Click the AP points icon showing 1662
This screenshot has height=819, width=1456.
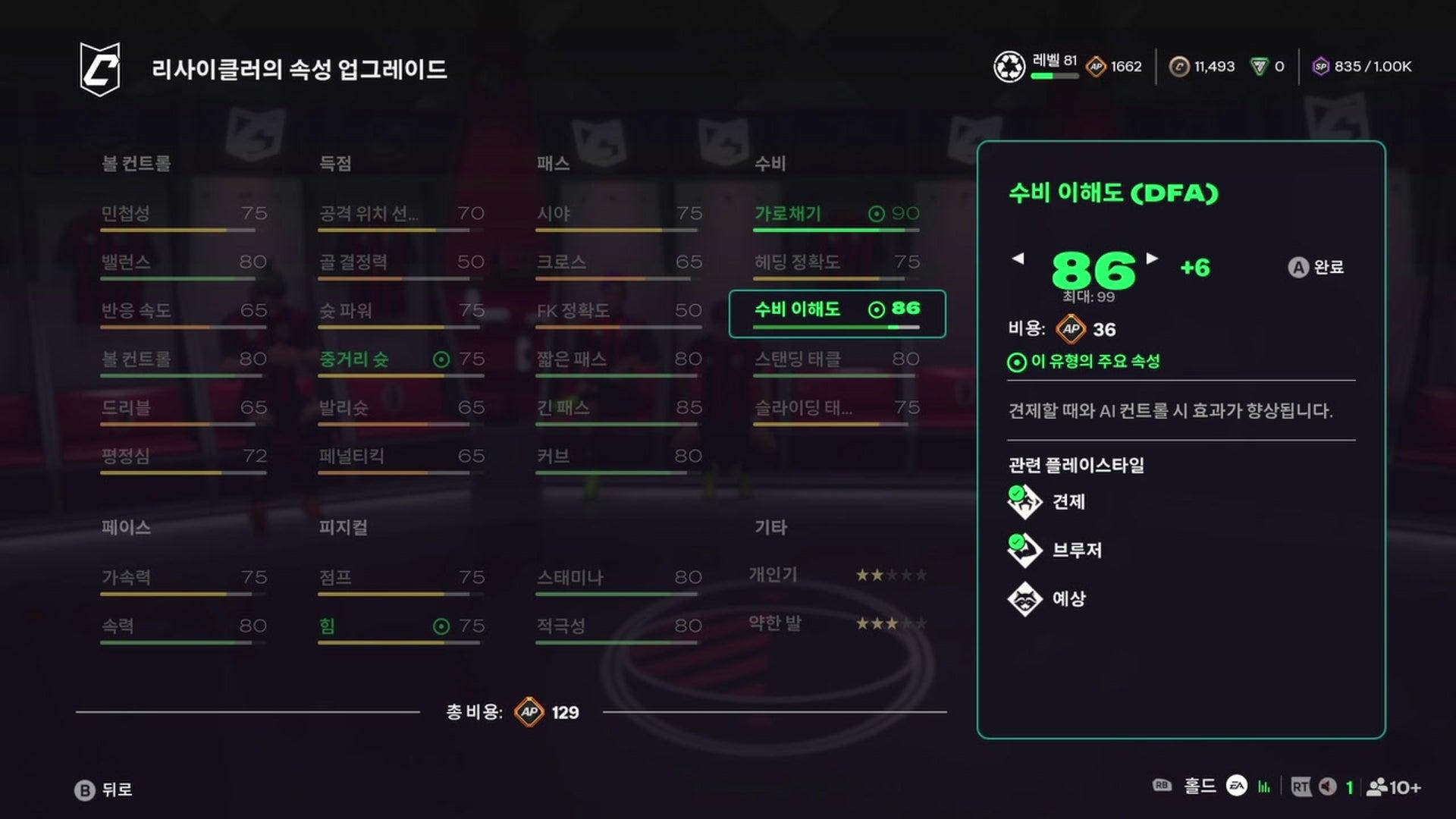point(1095,67)
